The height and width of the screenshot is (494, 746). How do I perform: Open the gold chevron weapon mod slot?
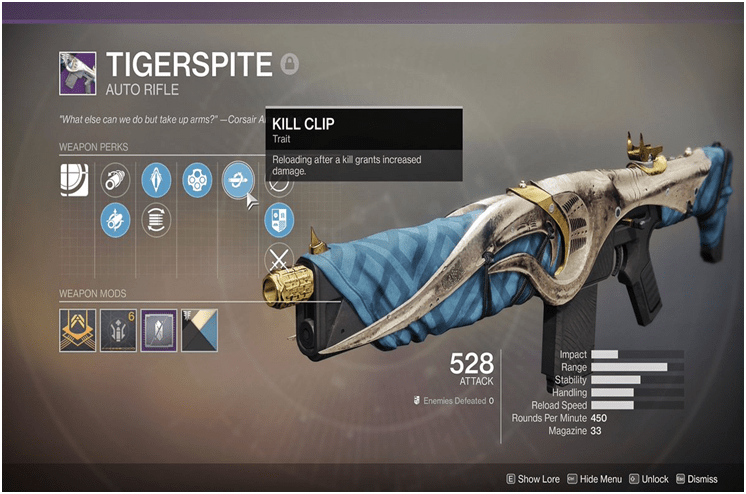pos(76,330)
